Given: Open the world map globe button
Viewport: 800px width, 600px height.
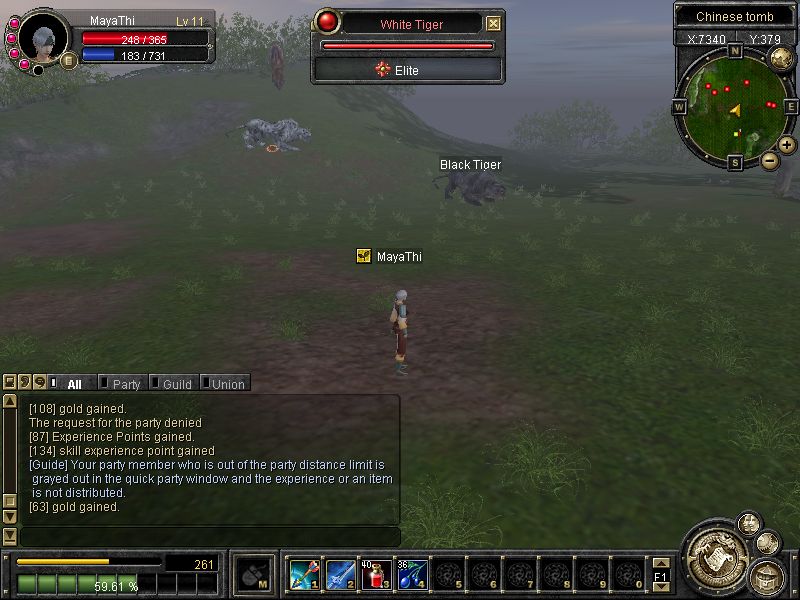Looking at the screenshot, I should coord(782,56).
